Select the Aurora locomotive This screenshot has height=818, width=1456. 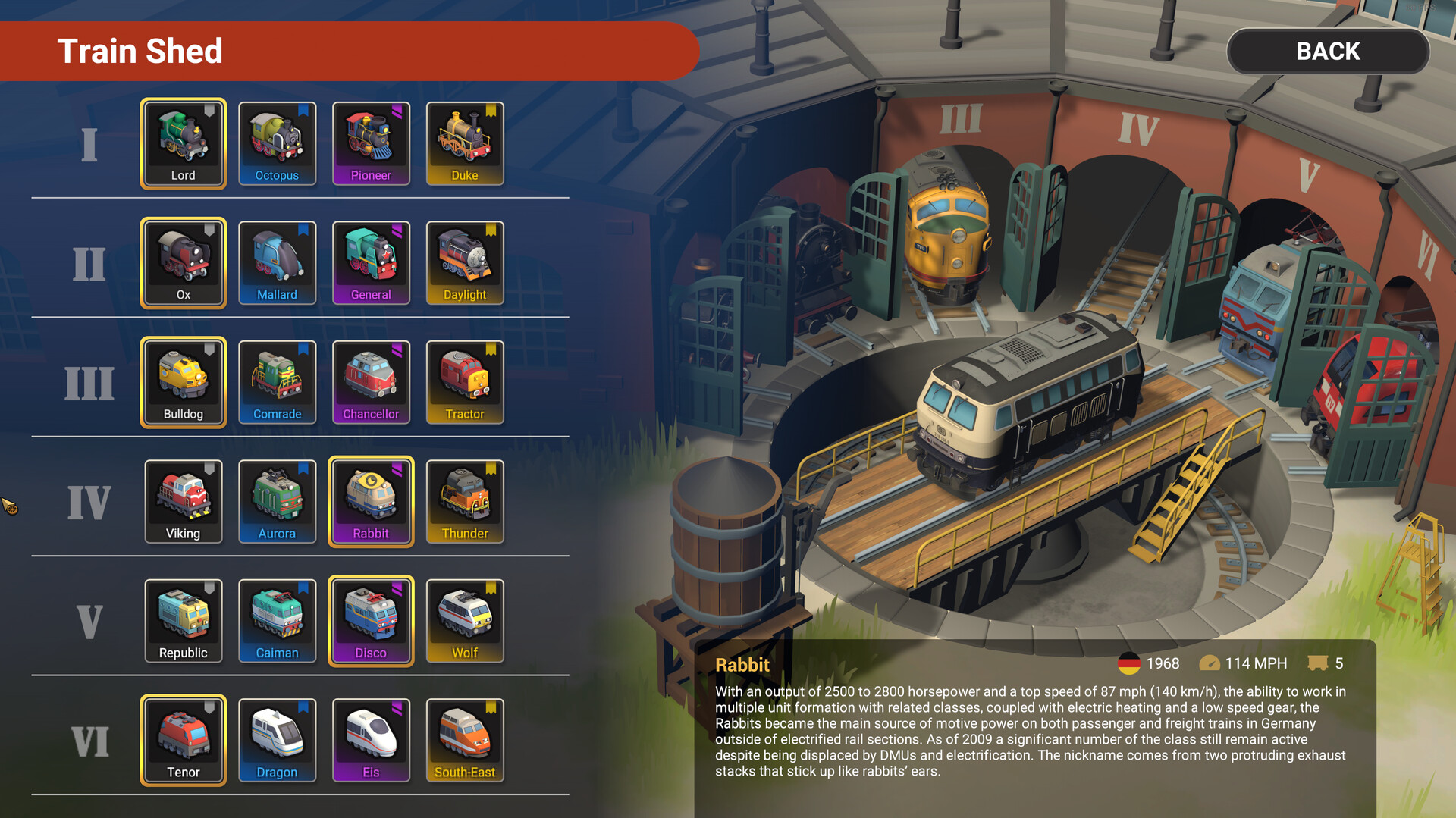coord(277,502)
